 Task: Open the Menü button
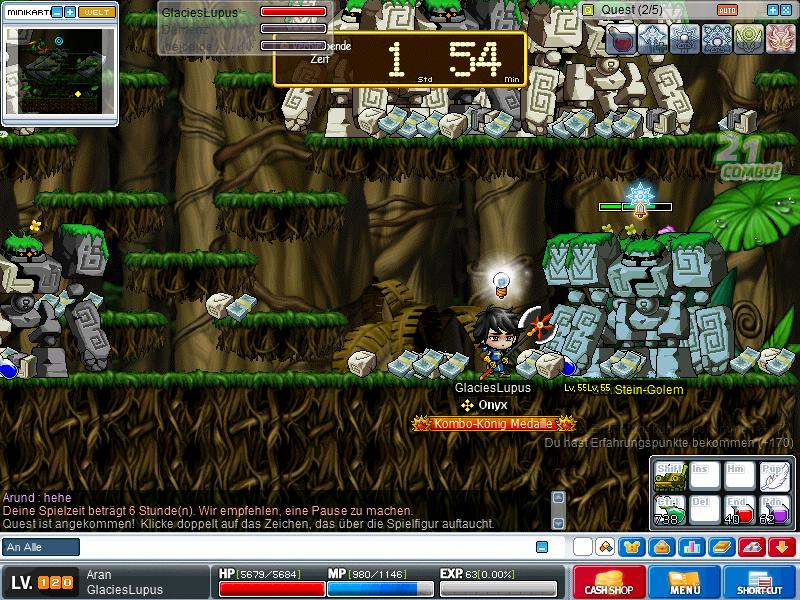point(684,582)
